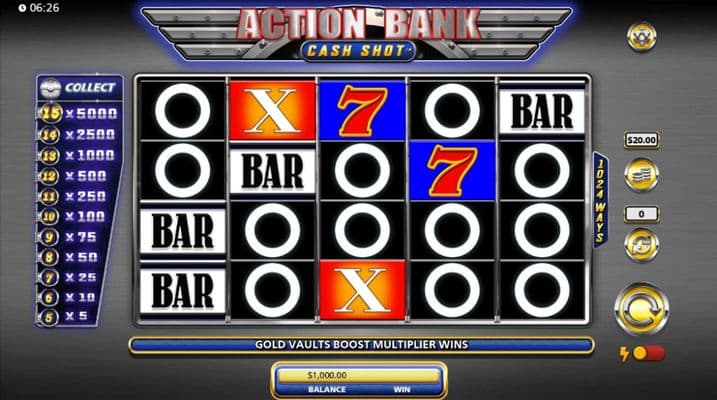The height and width of the screenshot is (400, 717).
Task: Spin the reels with the large gold button
Action: 641,309
